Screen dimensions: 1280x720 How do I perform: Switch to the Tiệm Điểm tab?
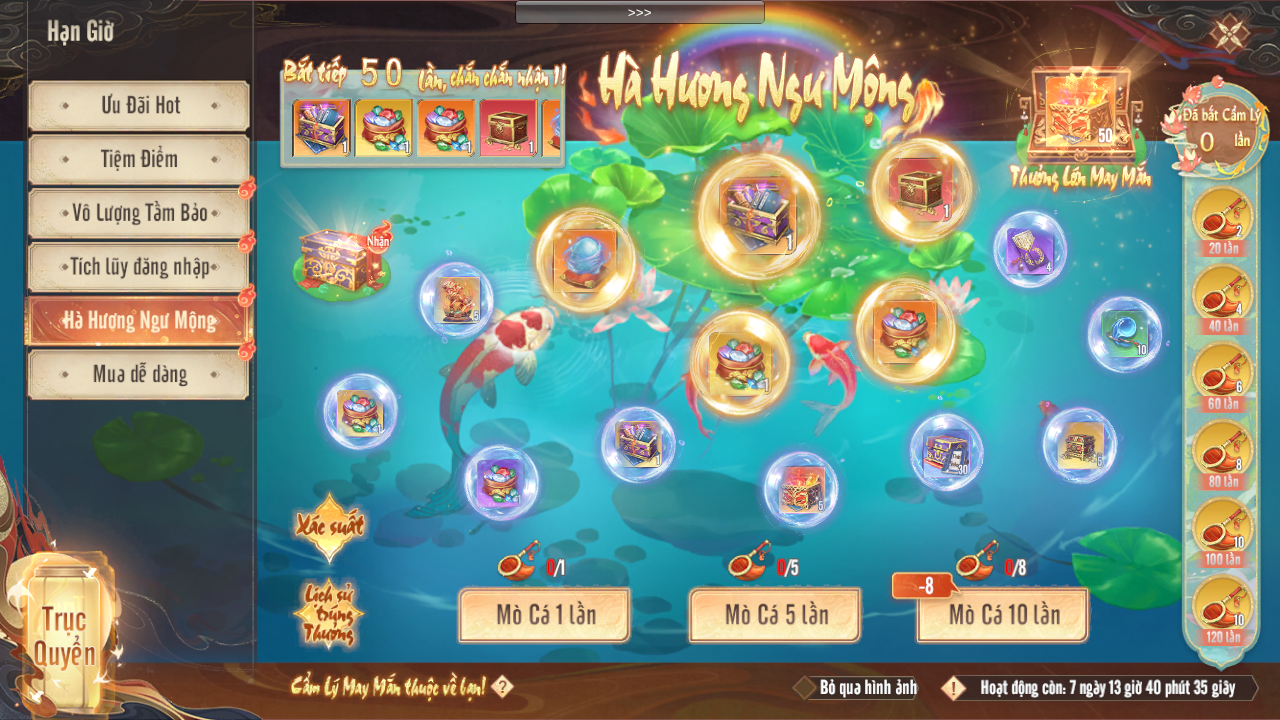click(x=139, y=159)
